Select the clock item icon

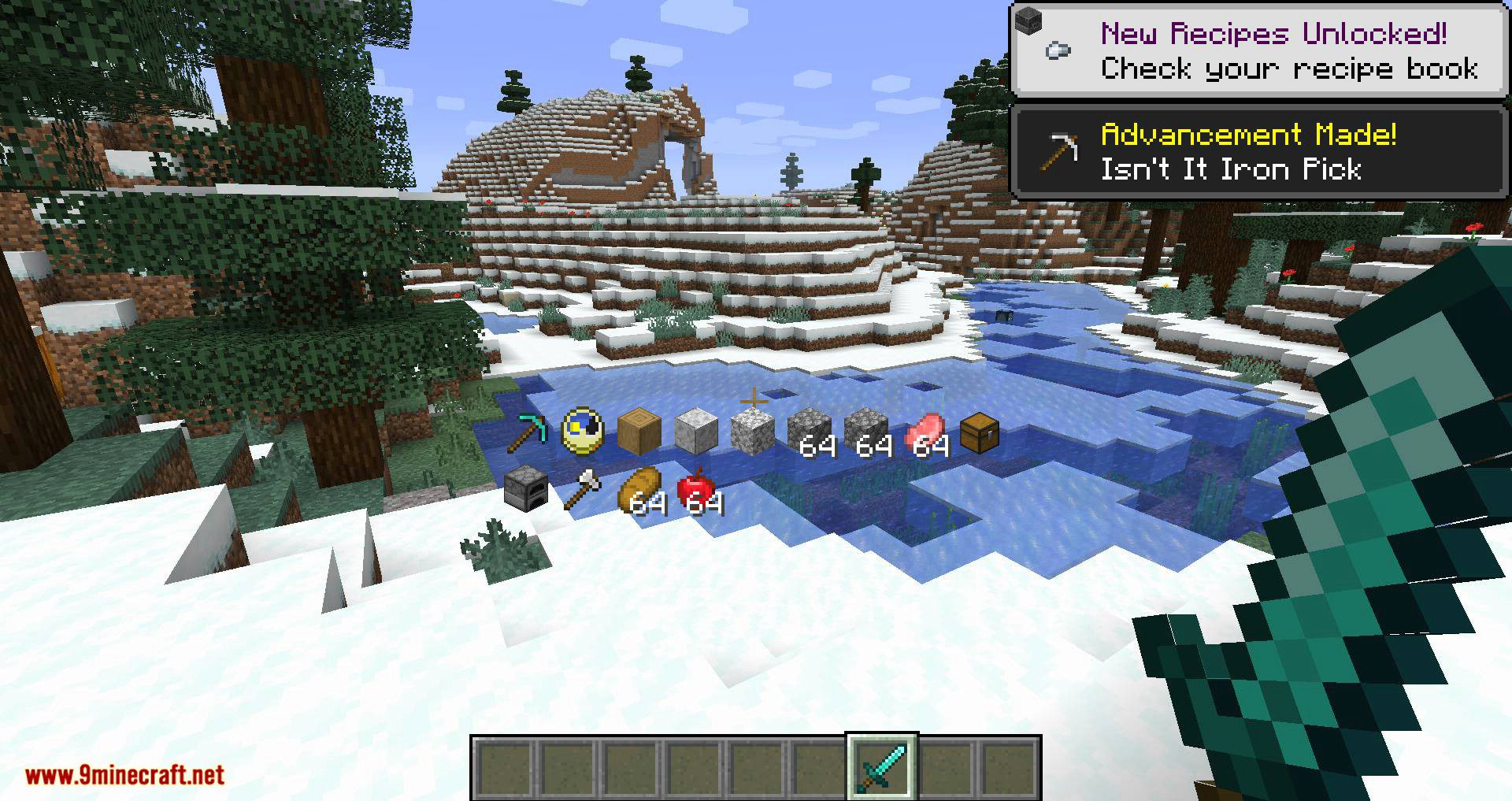click(x=583, y=432)
